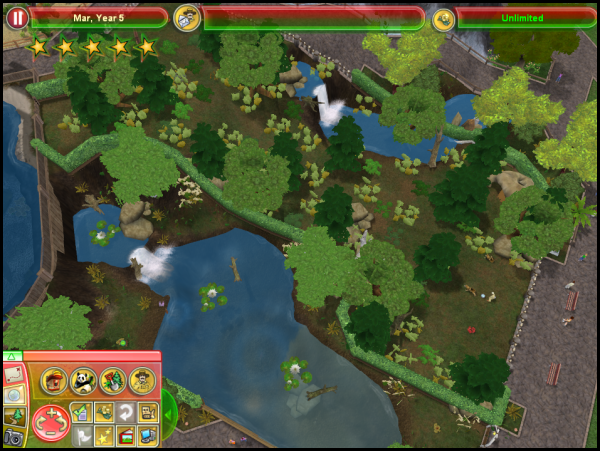Click the red camera zoom and rotate control

(51, 422)
